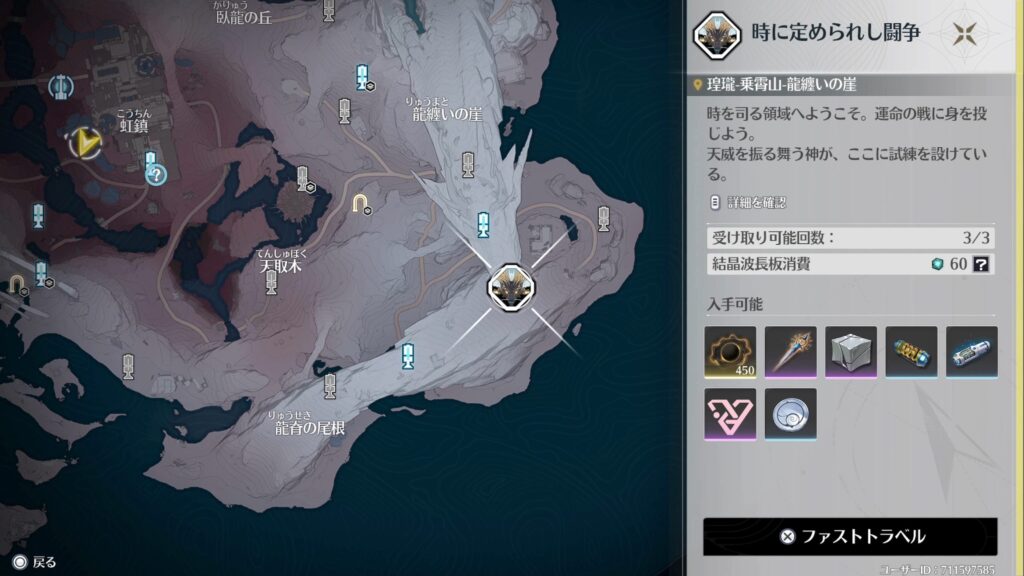Go back with the 戻る button
This screenshot has width=1024, height=576.
click(x=34, y=562)
